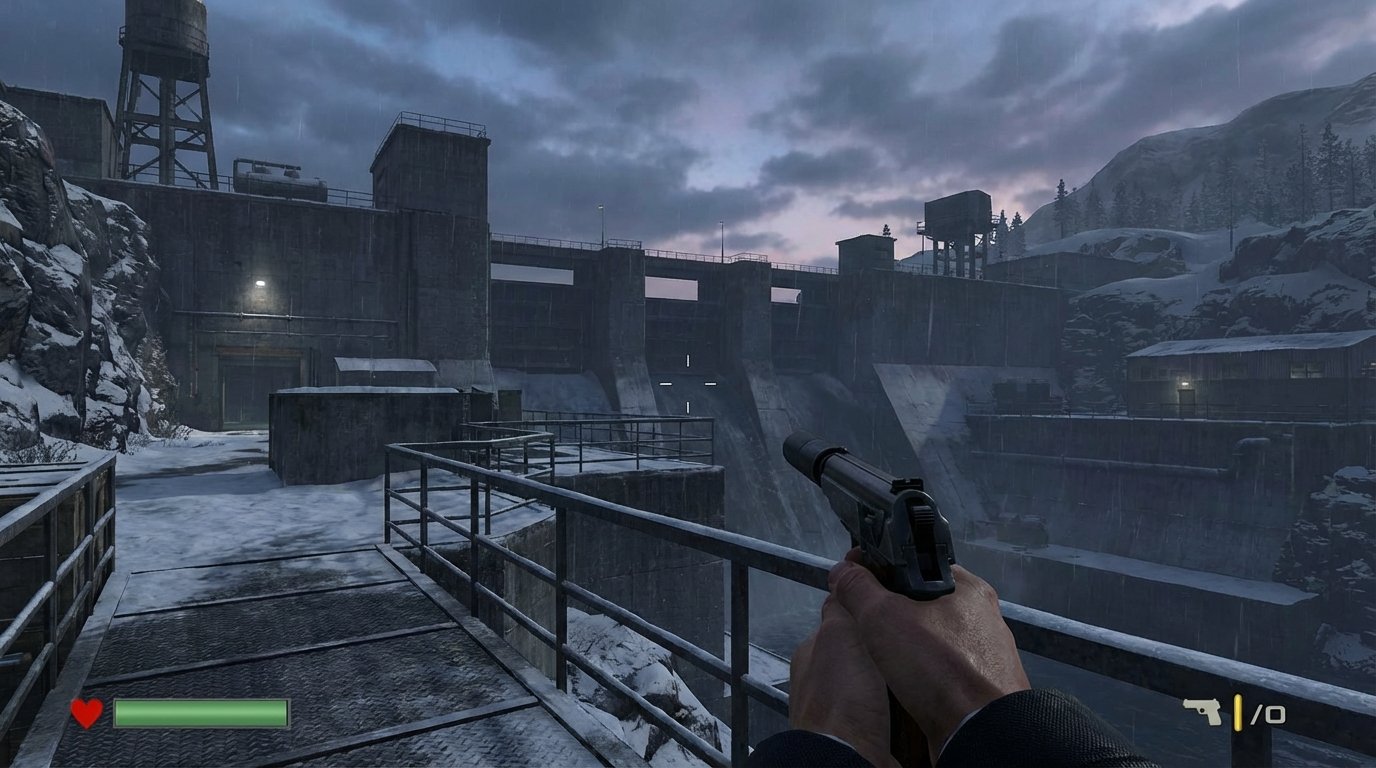Click the lit lamp on the right-side building
The width and height of the screenshot is (1376, 768).
[1184, 382]
